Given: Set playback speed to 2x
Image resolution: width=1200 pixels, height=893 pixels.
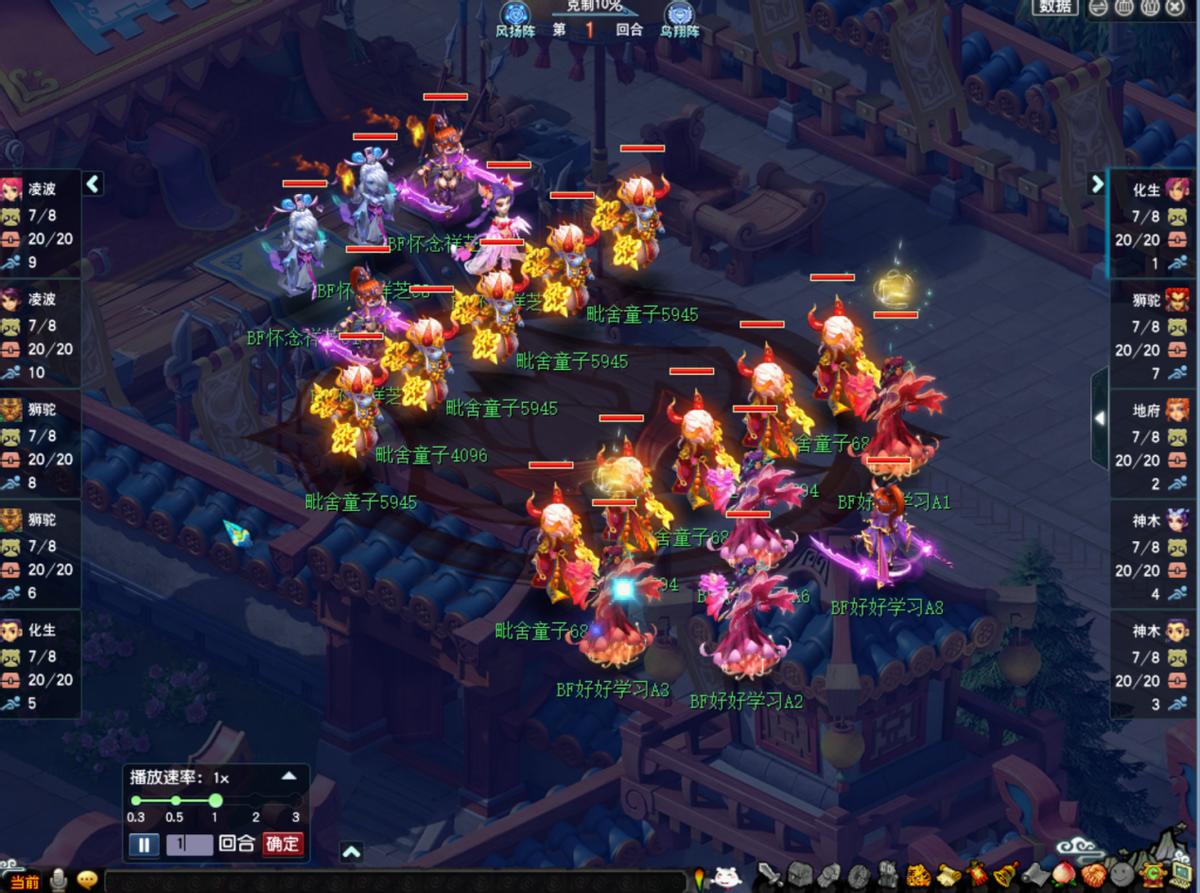Looking at the screenshot, I should tap(256, 800).
